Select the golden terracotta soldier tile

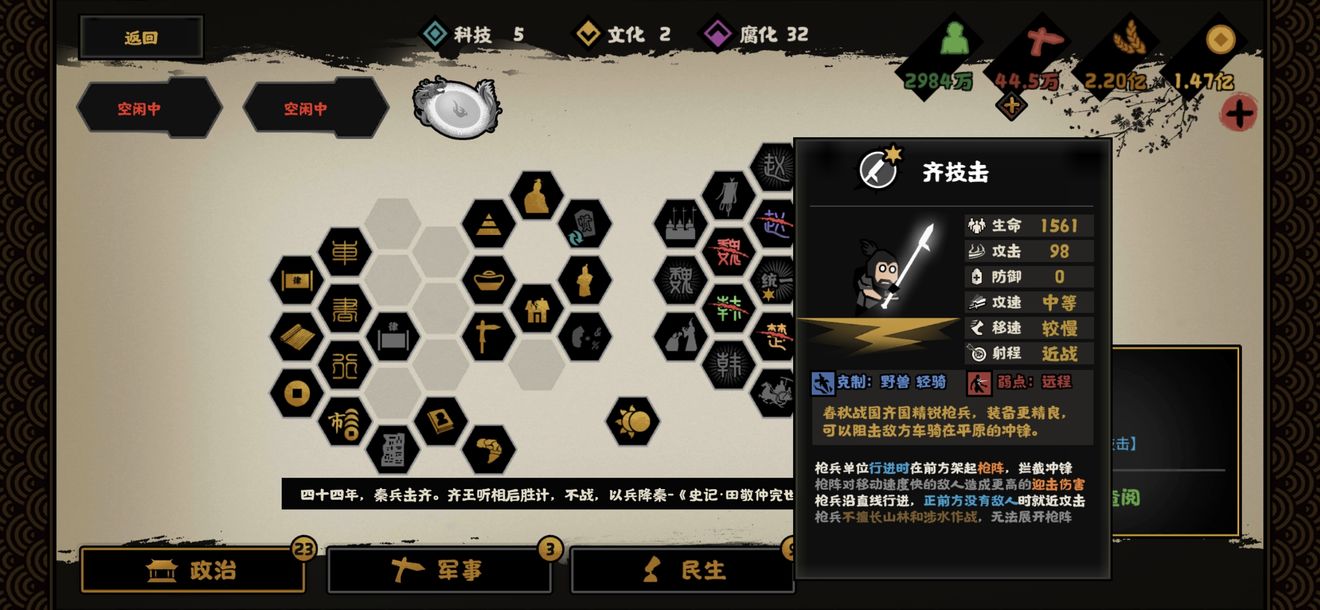click(585, 281)
